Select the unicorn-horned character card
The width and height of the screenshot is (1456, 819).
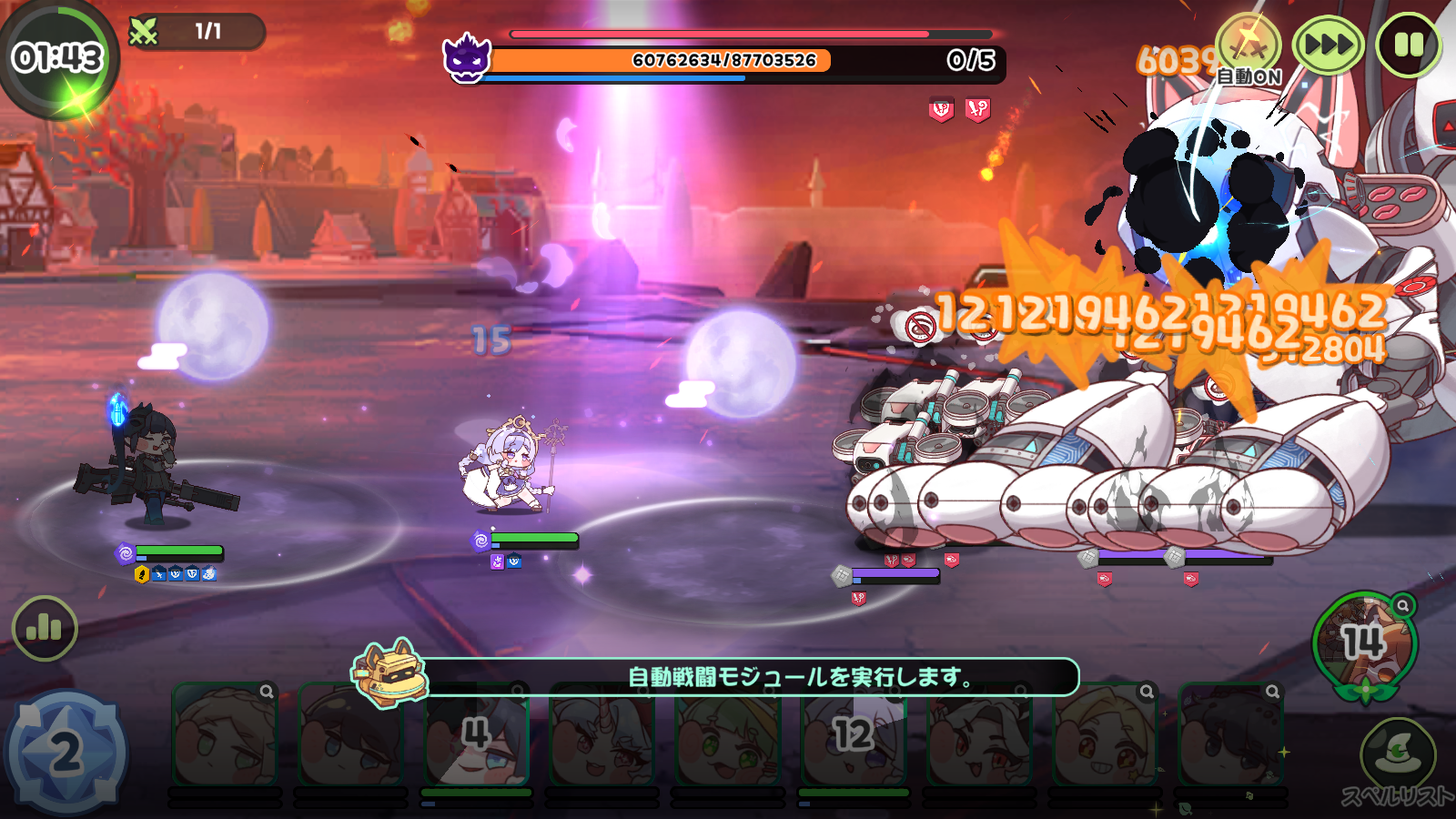[602, 735]
